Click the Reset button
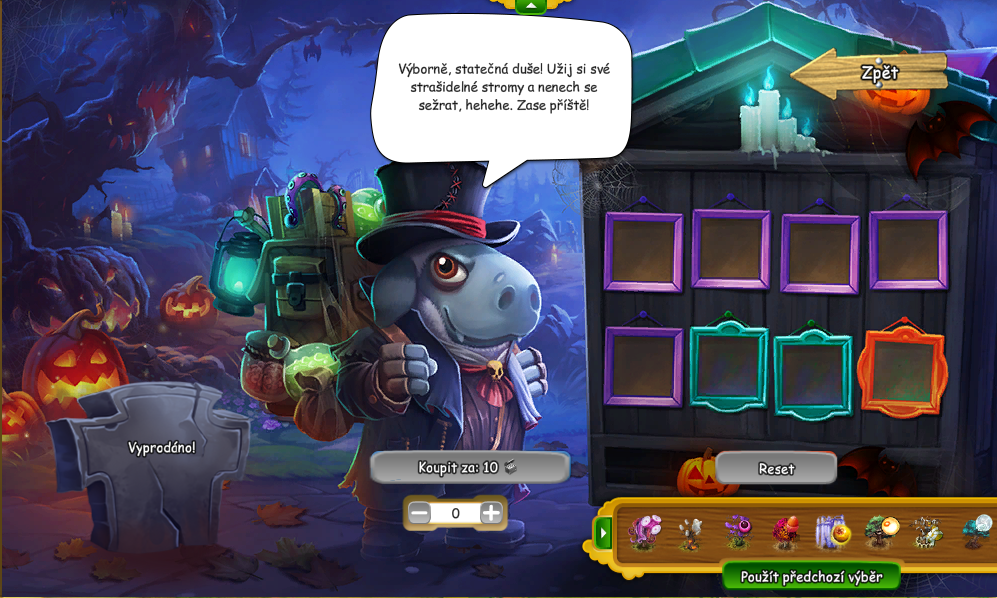Viewport: 997px width, 598px height. (776, 468)
